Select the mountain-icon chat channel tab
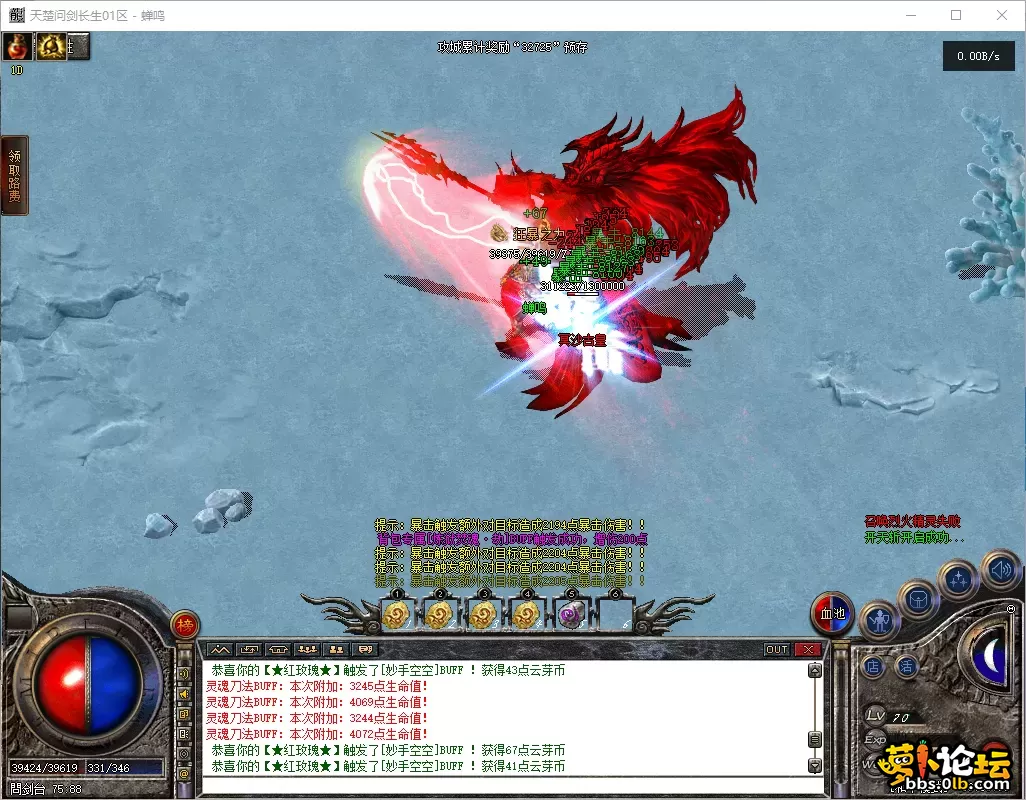Screen dimensions: 1026x800 [x=218, y=649]
